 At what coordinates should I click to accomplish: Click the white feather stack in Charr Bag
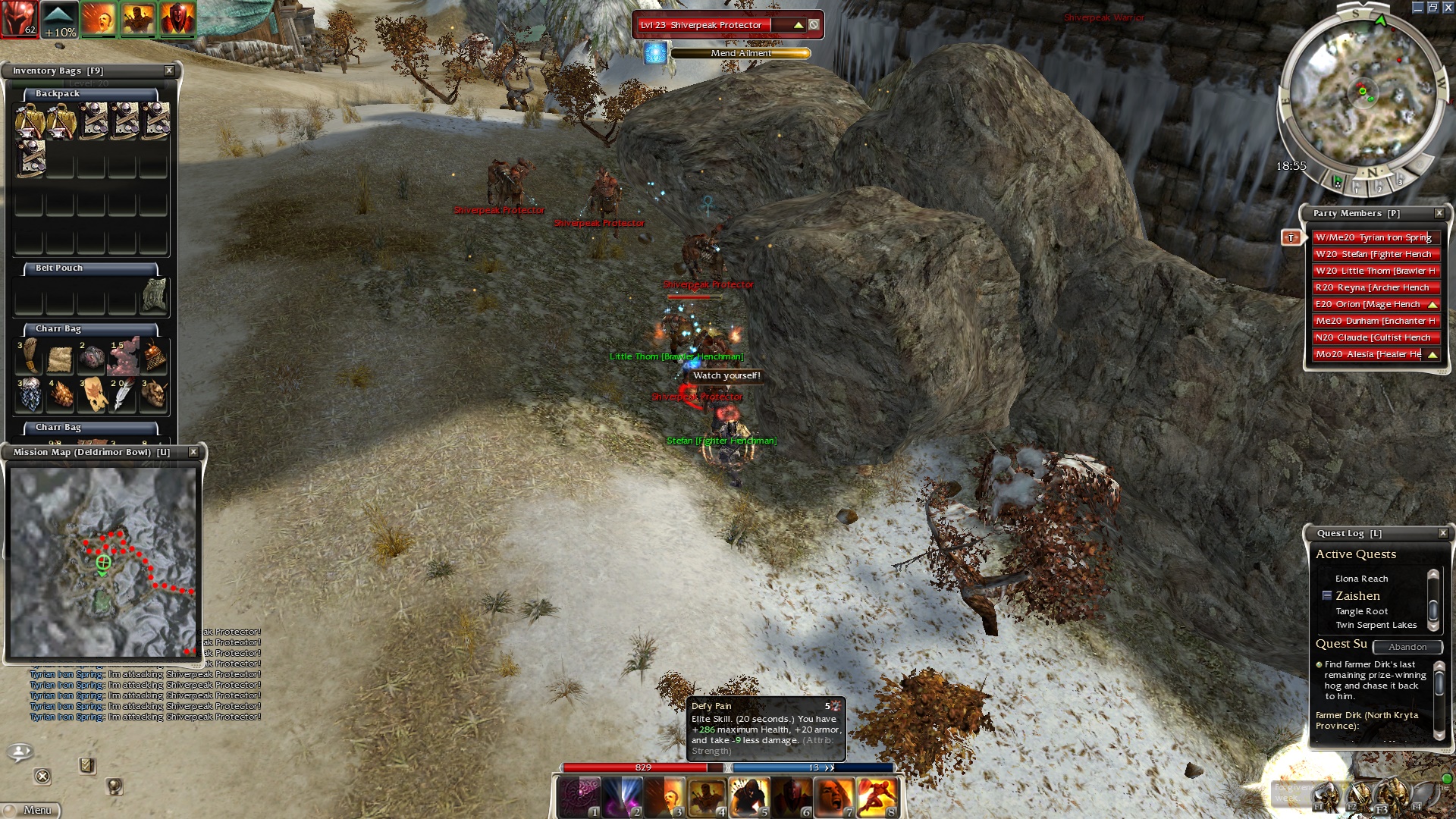coord(122,394)
